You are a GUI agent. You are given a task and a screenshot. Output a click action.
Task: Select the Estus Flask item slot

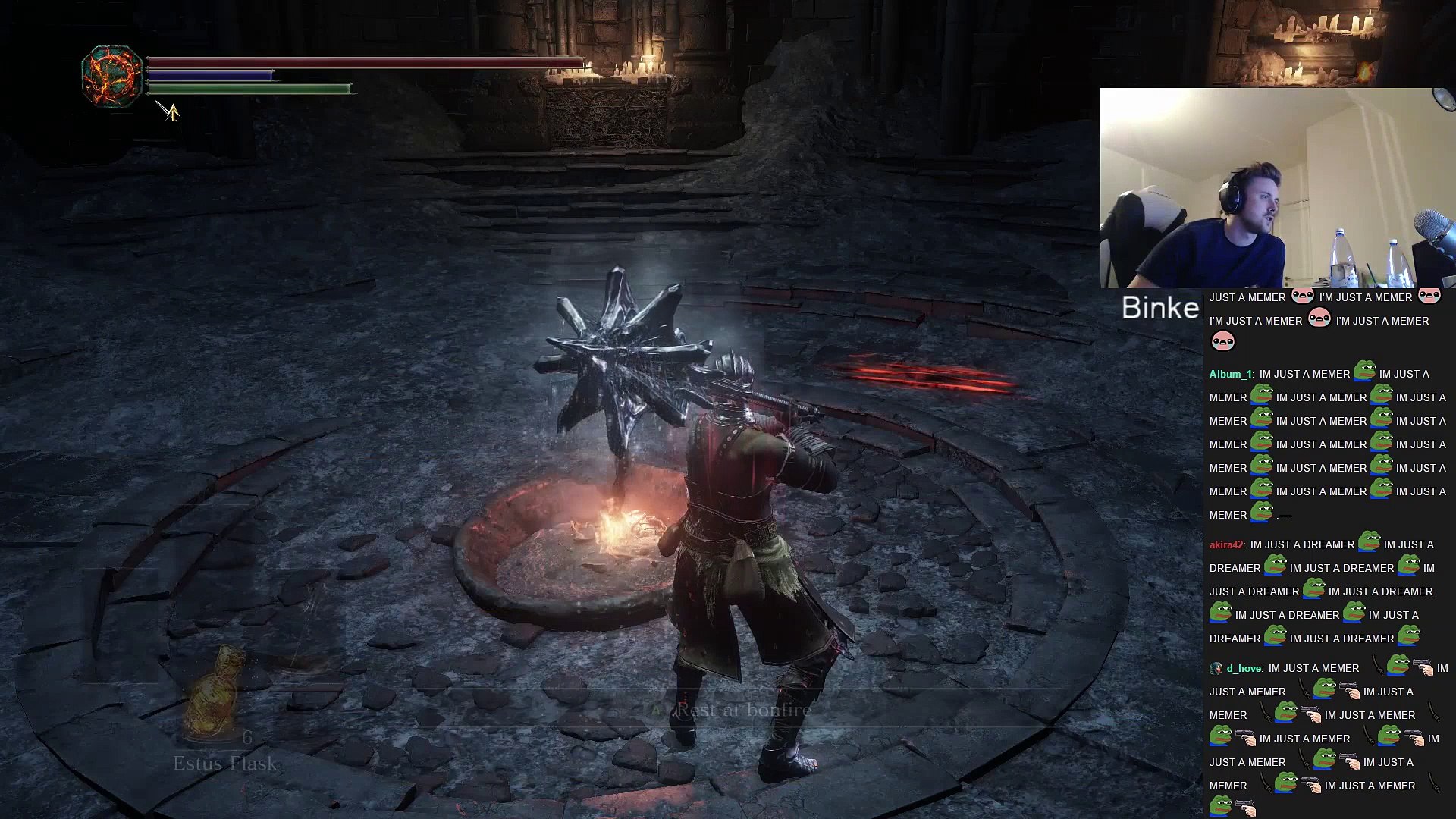click(x=215, y=696)
